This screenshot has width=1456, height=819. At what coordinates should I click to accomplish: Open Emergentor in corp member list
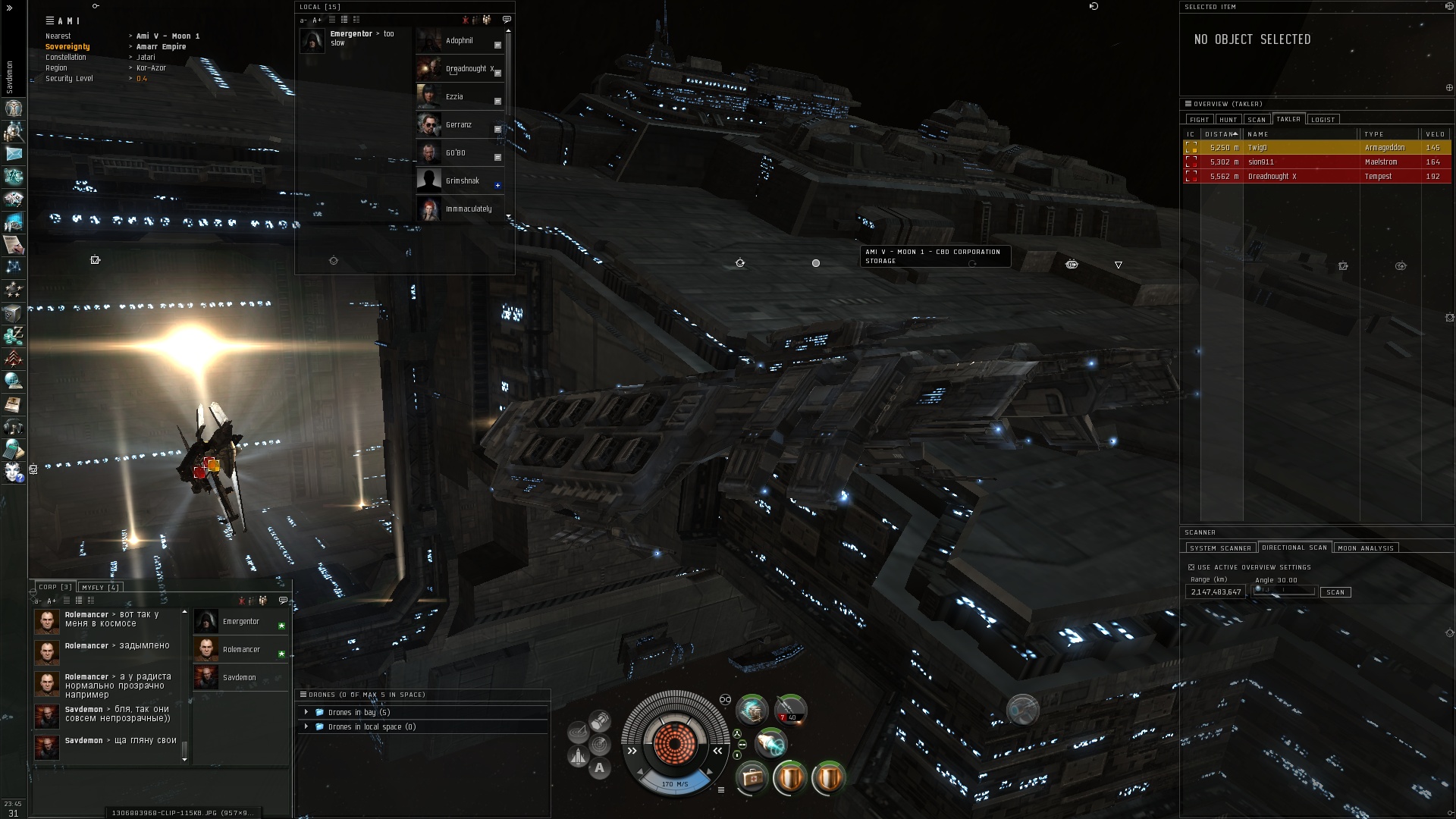pyautogui.click(x=240, y=622)
